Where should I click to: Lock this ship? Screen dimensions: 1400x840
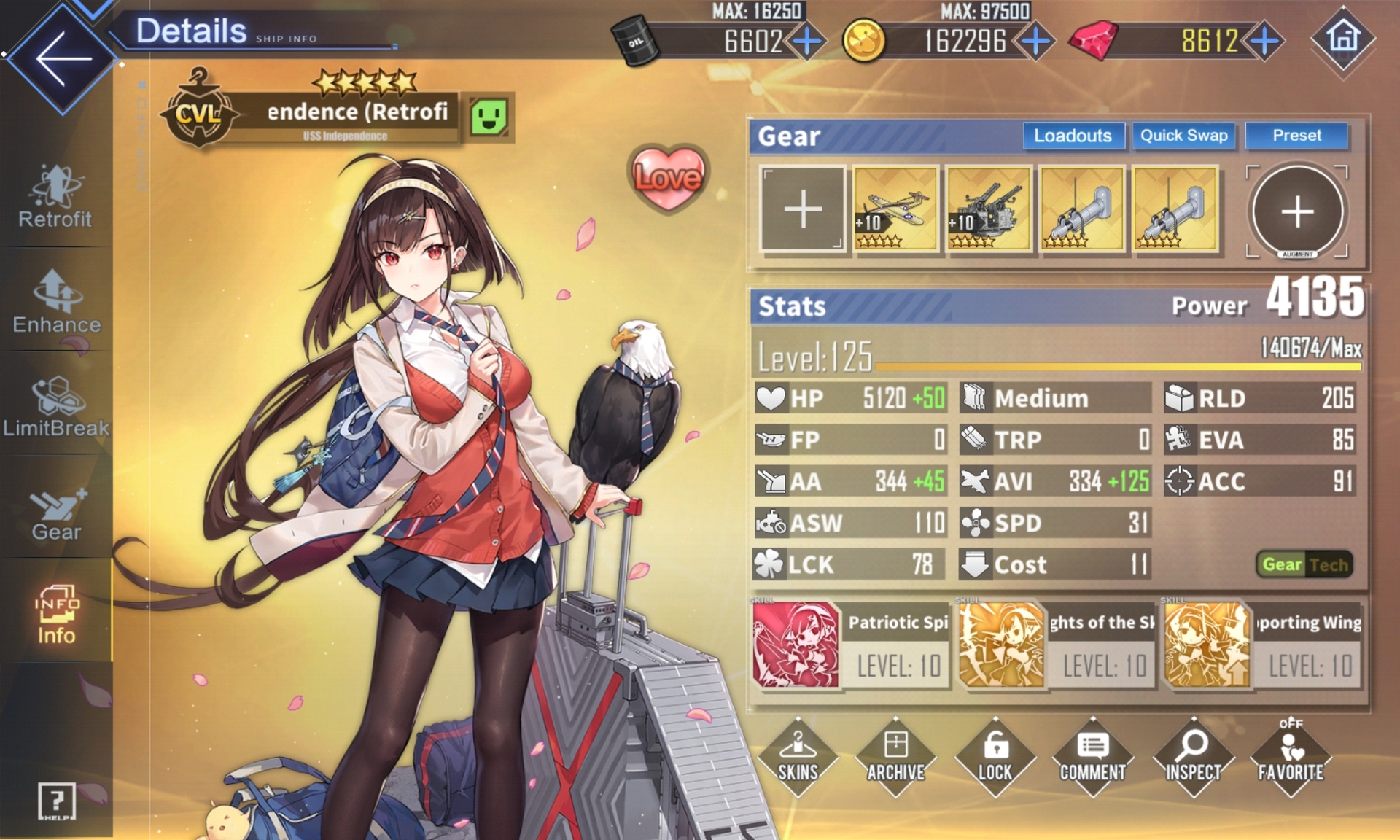(x=995, y=757)
